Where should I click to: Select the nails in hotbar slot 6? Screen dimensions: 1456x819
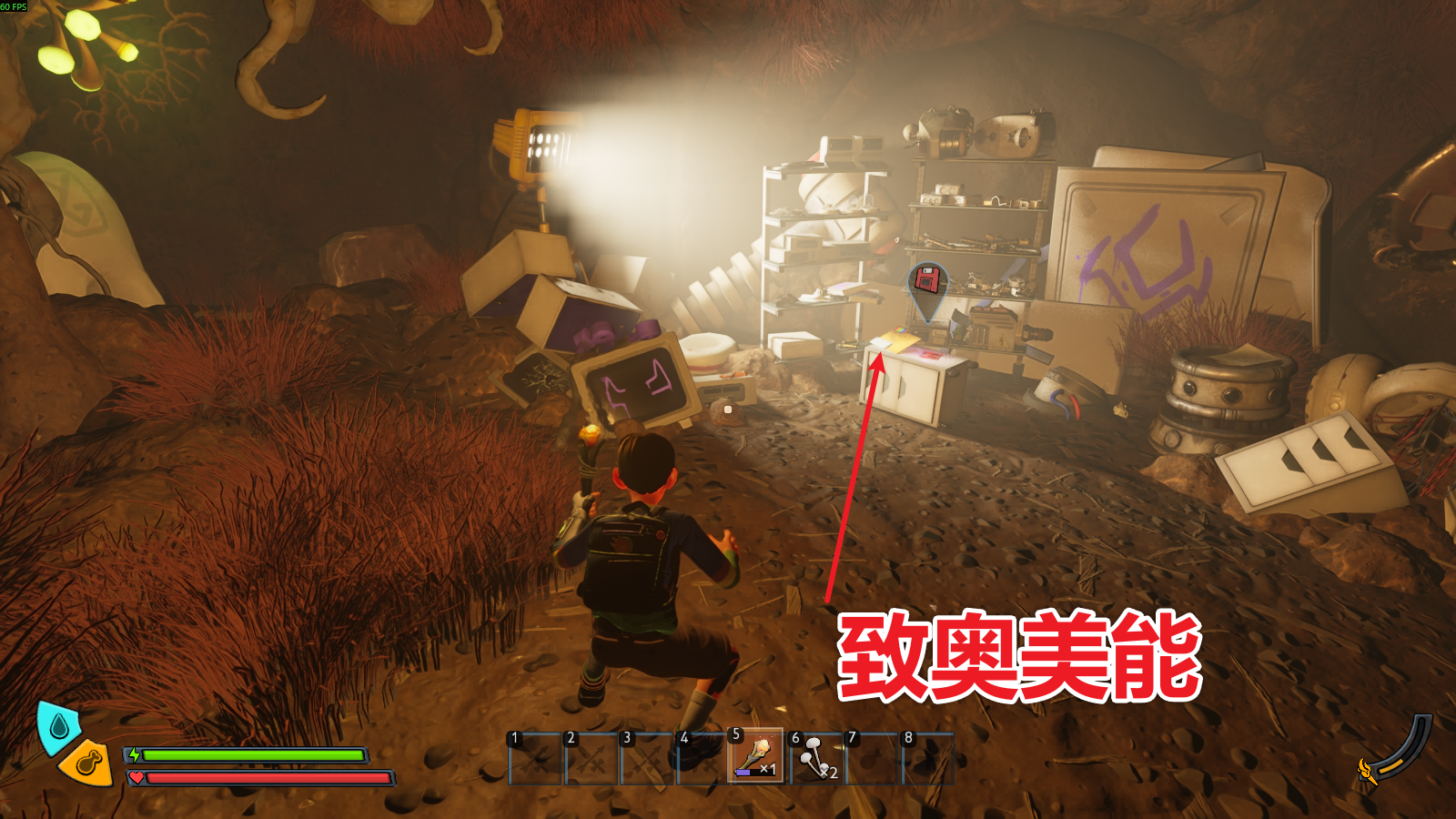point(813,755)
